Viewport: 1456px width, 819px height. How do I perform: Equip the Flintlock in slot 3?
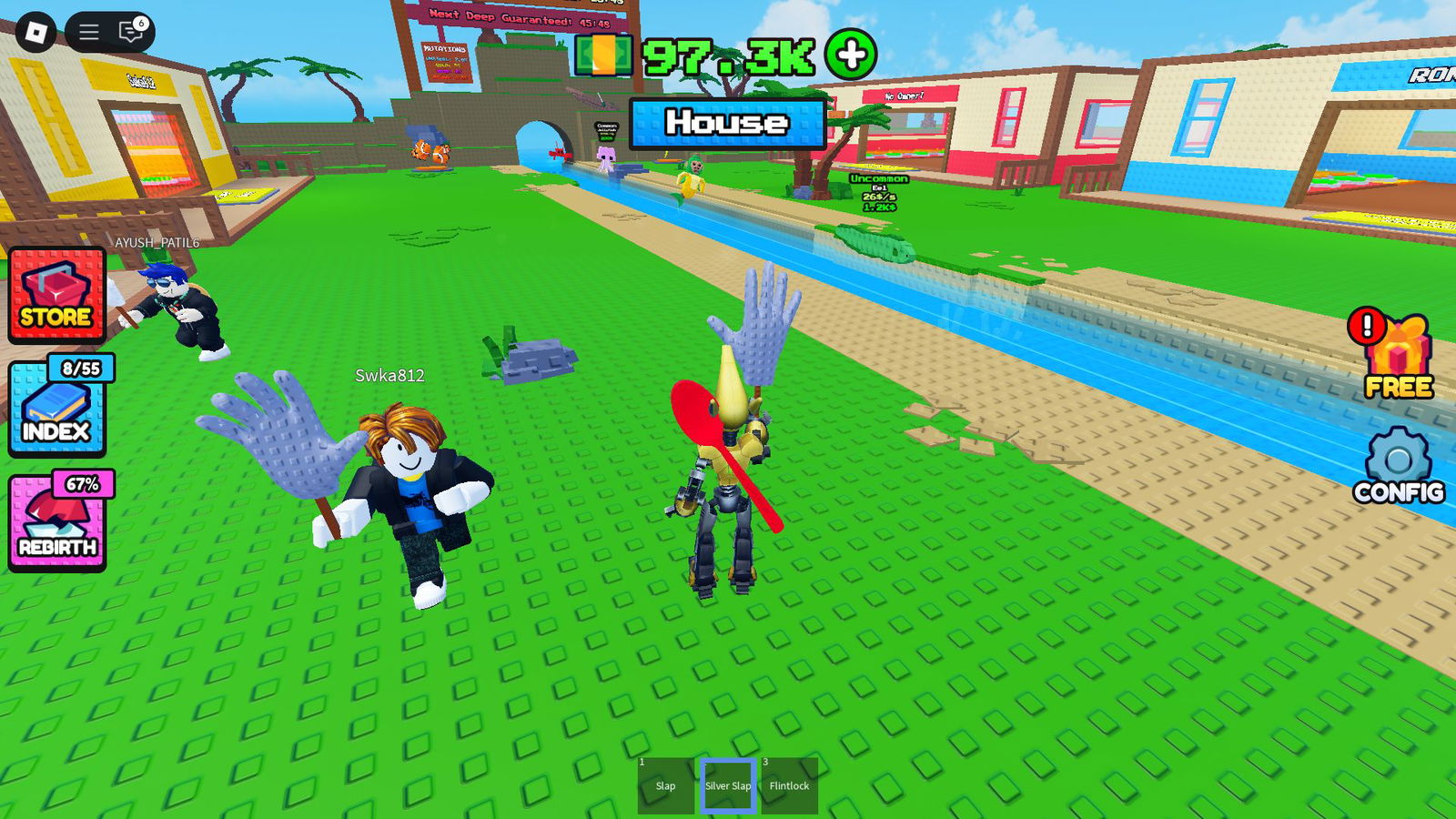coord(790,784)
